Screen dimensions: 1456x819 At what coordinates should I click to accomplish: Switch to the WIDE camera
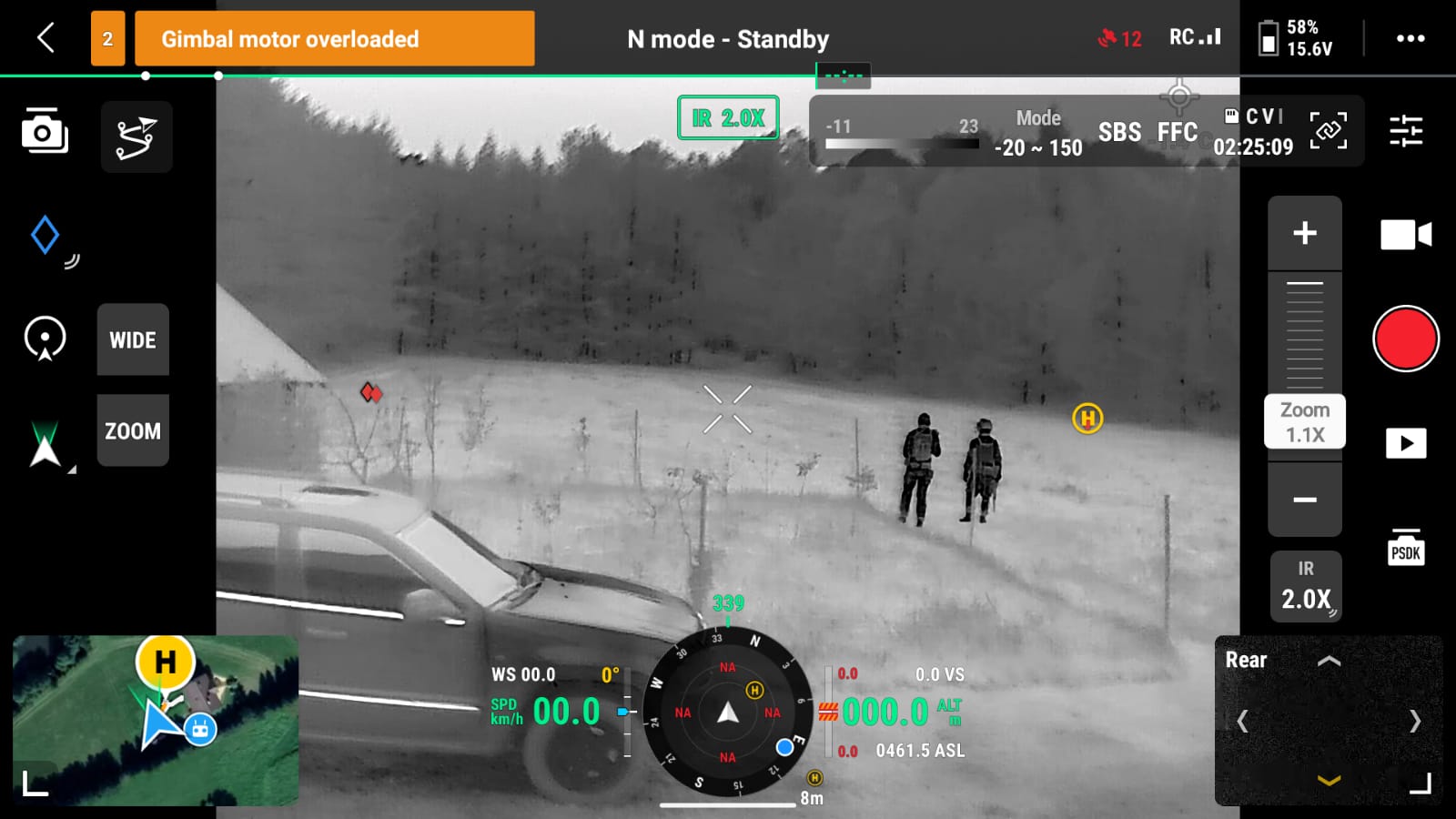pos(133,340)
